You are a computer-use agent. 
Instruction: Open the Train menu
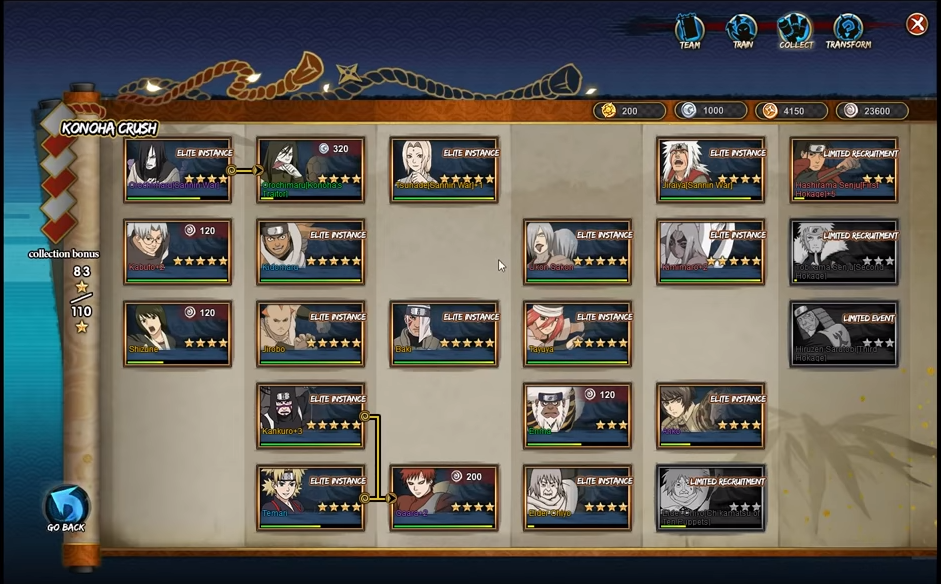click(x=742, y=31)
